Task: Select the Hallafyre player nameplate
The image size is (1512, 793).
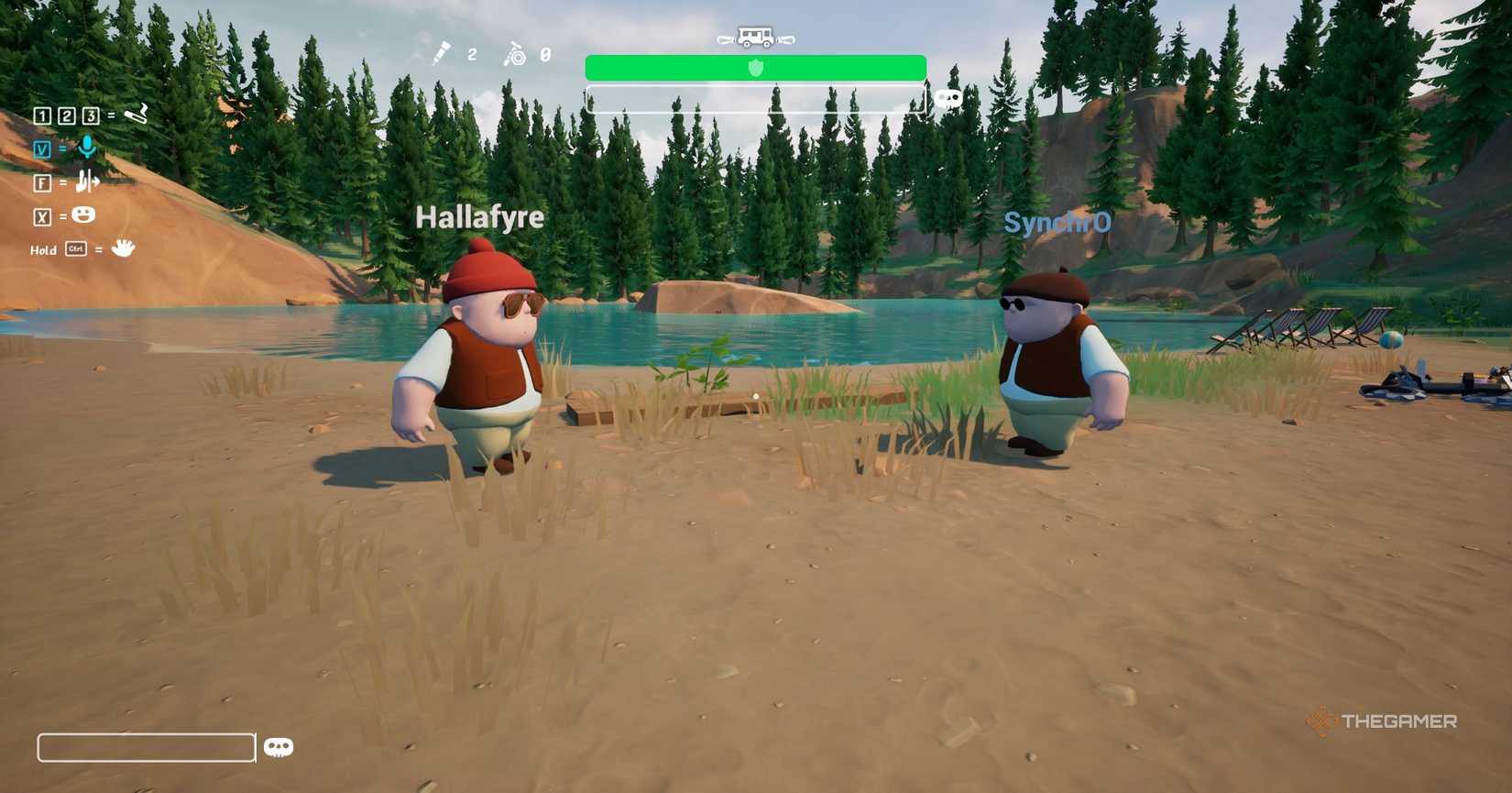Action: pos(479,218)
